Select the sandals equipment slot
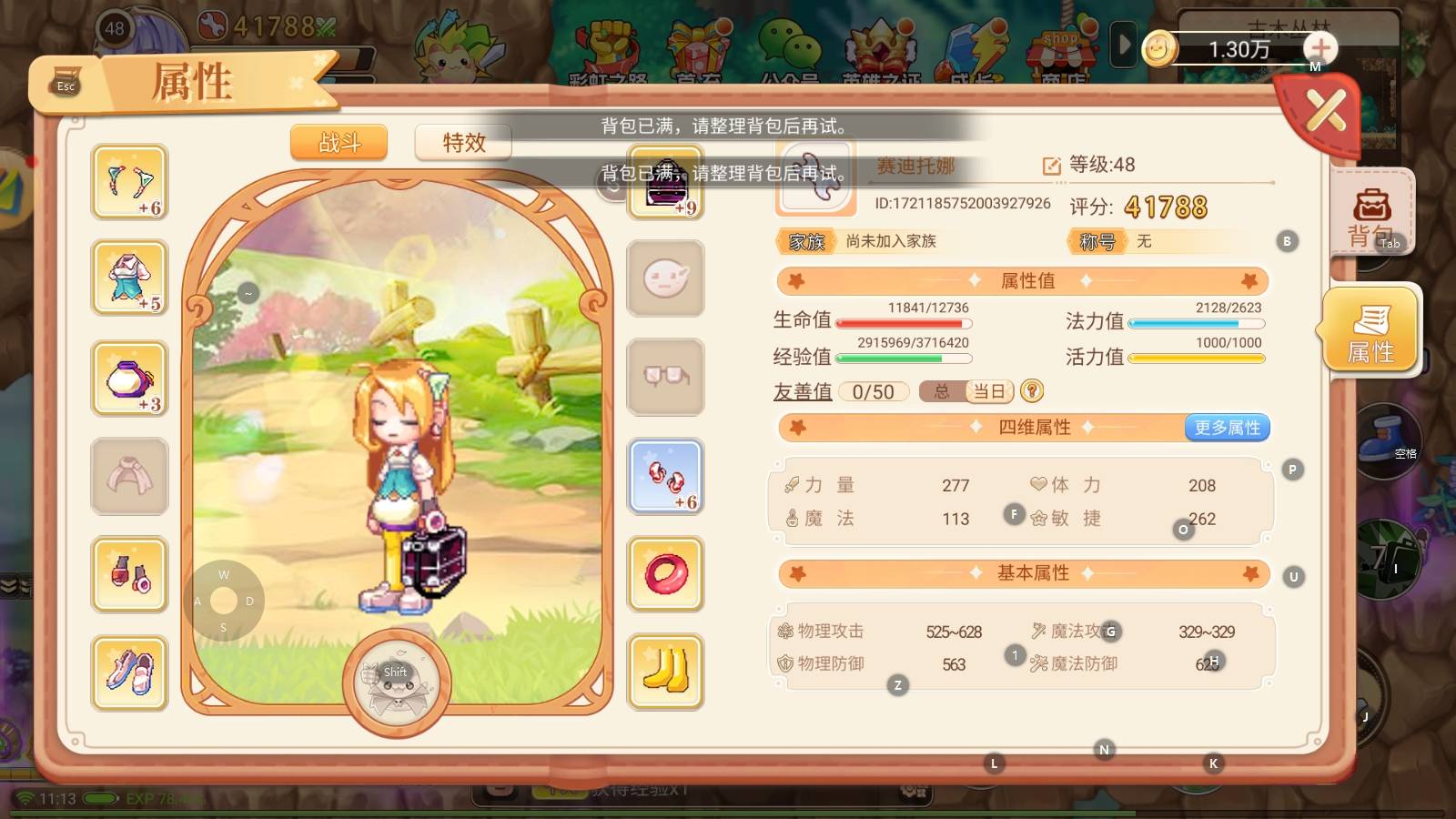Screen dimensions: 1456x819 point(130,672)
